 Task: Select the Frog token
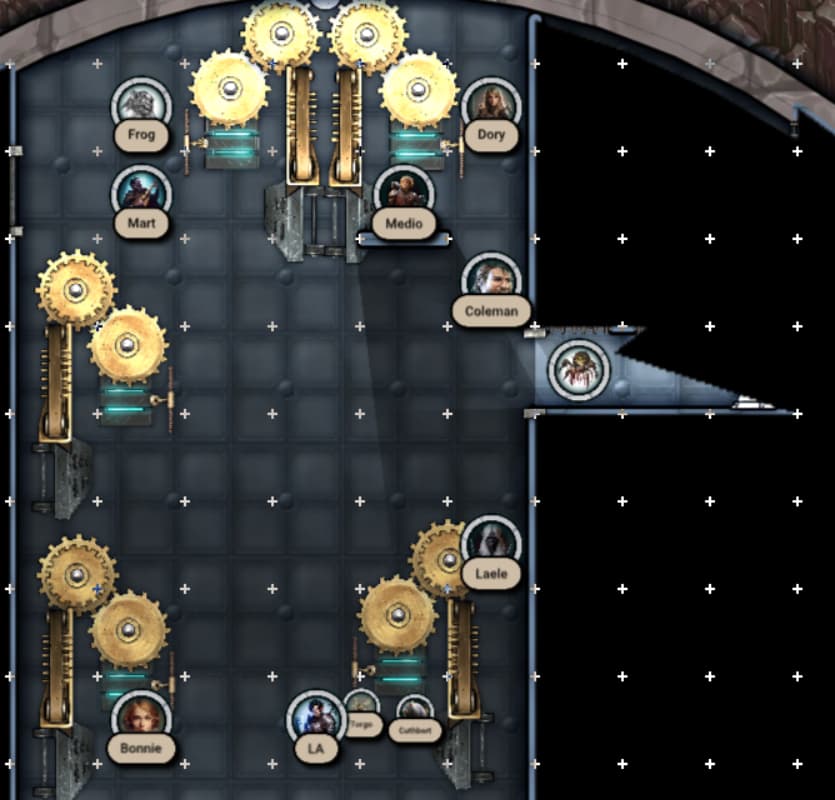pos(141,106)
